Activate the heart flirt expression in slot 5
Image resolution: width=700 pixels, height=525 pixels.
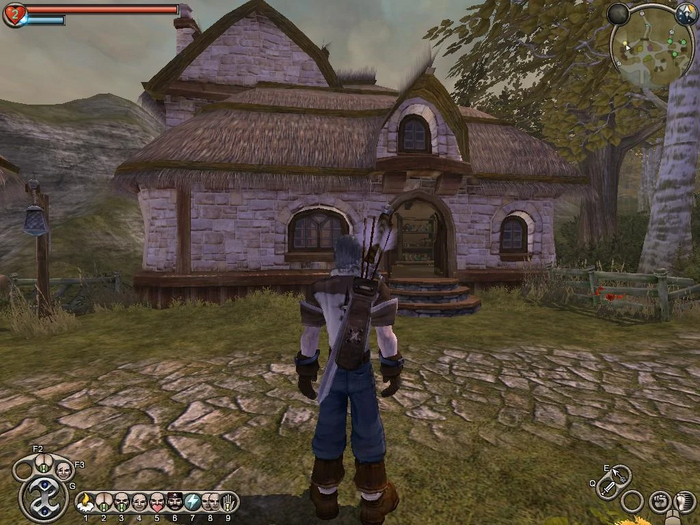point(157,501)
